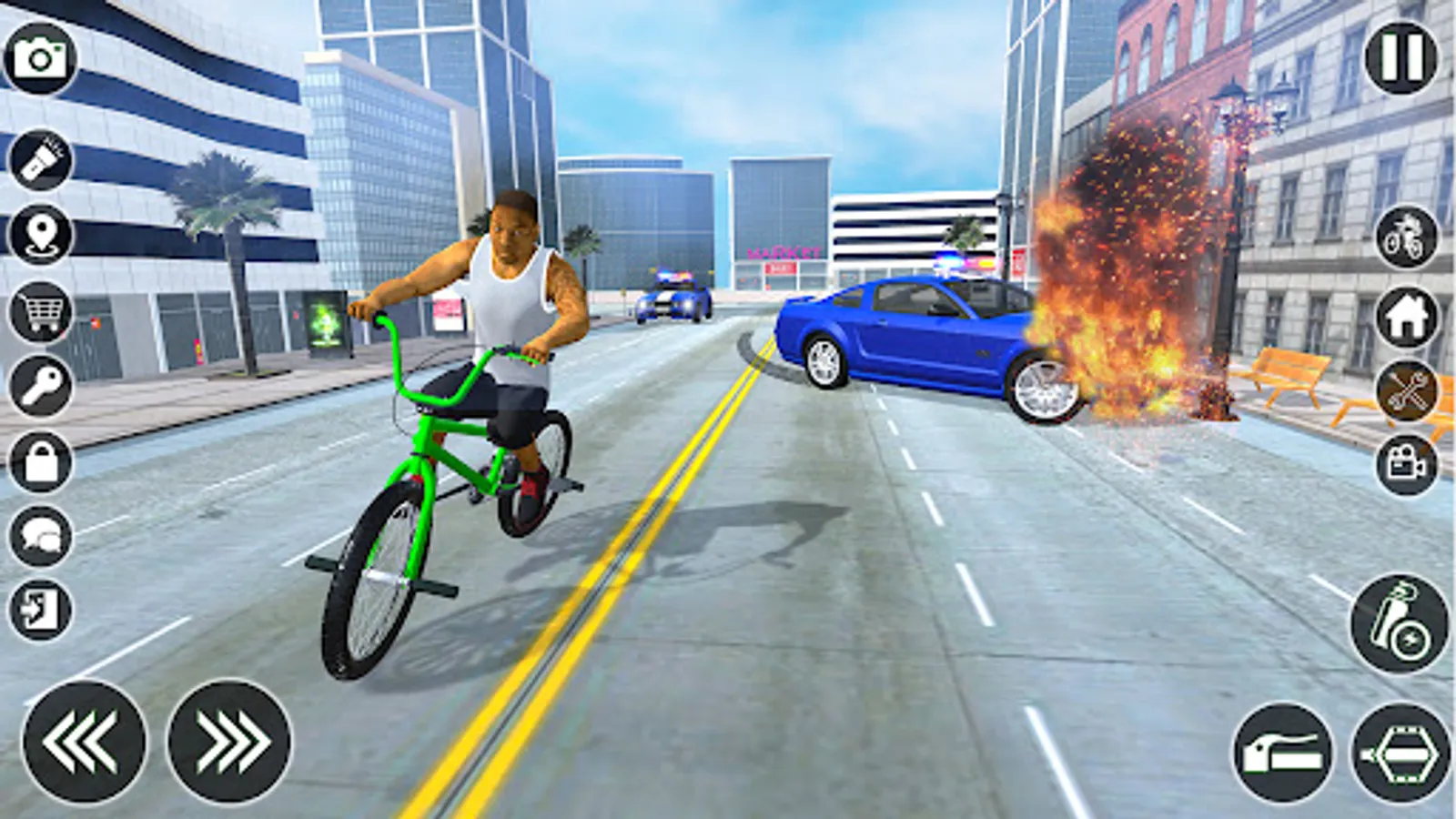1456x819 pixels.
Task: Open the map location marker
Action: click(41, 234)
